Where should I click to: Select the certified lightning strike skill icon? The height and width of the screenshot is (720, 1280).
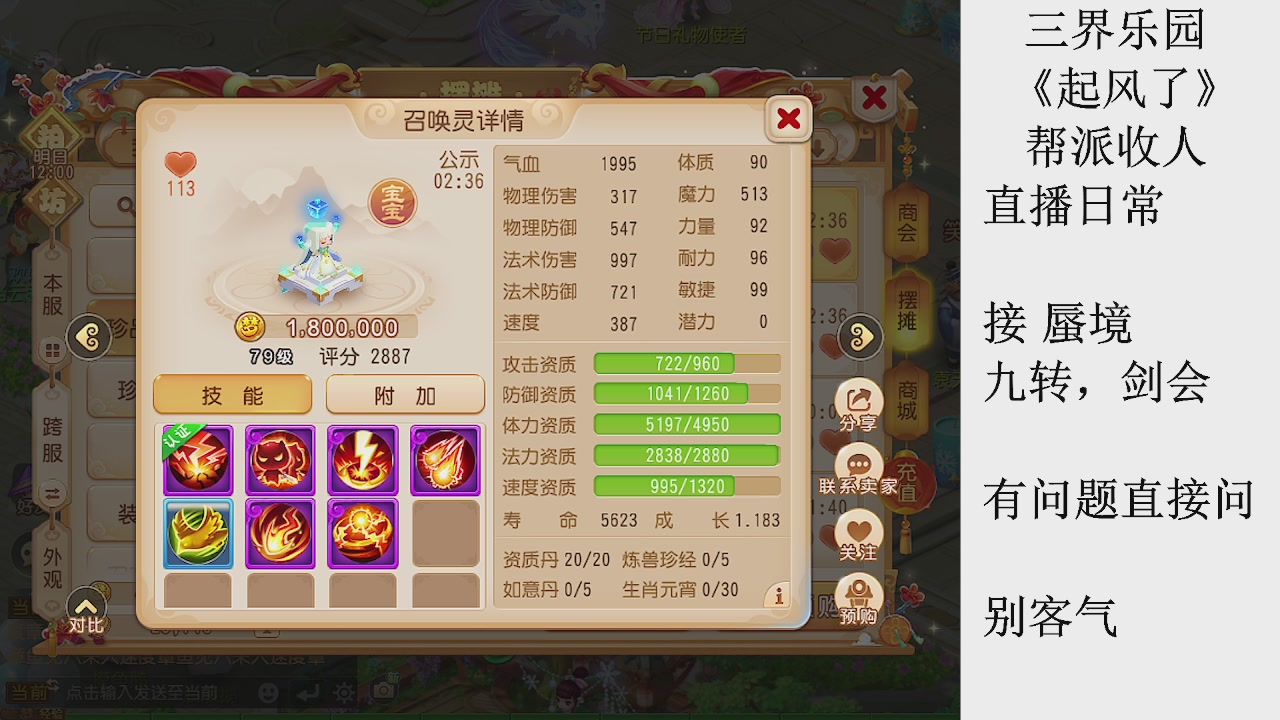click(197, 460)
